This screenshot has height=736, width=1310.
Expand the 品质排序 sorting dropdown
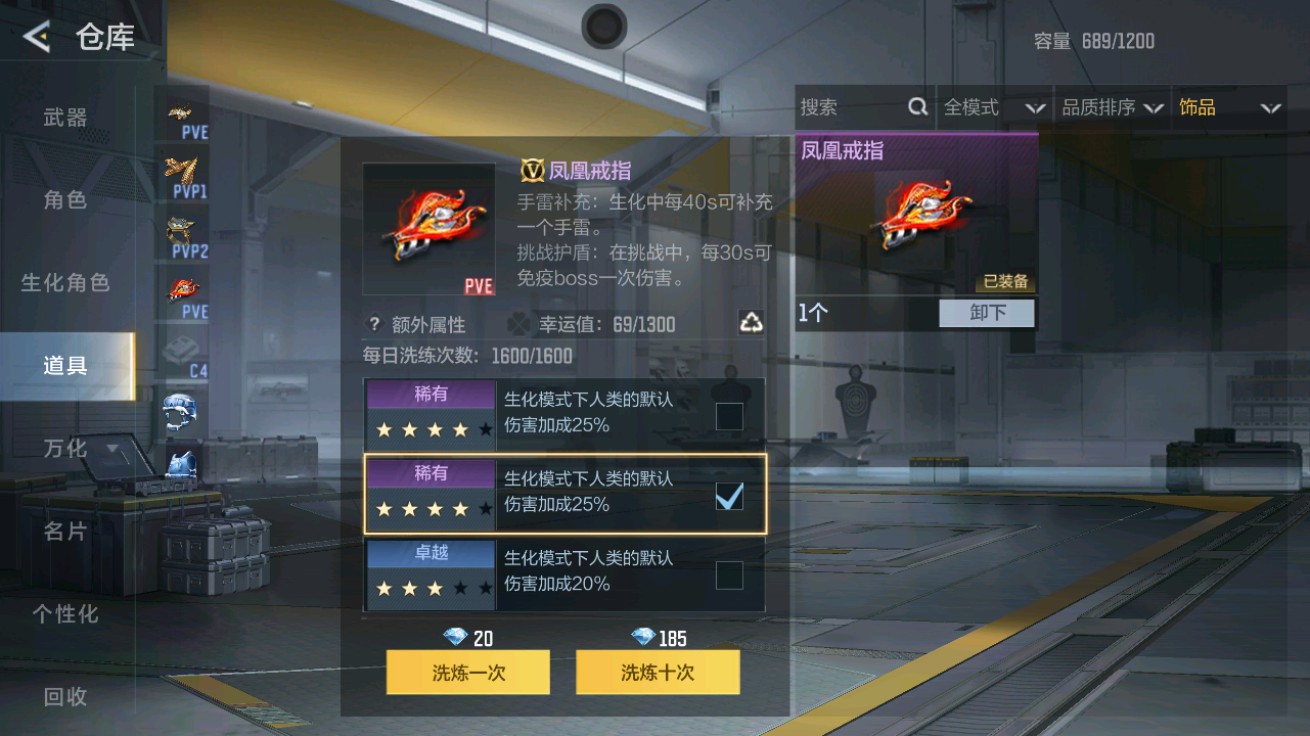point(1112,107)
